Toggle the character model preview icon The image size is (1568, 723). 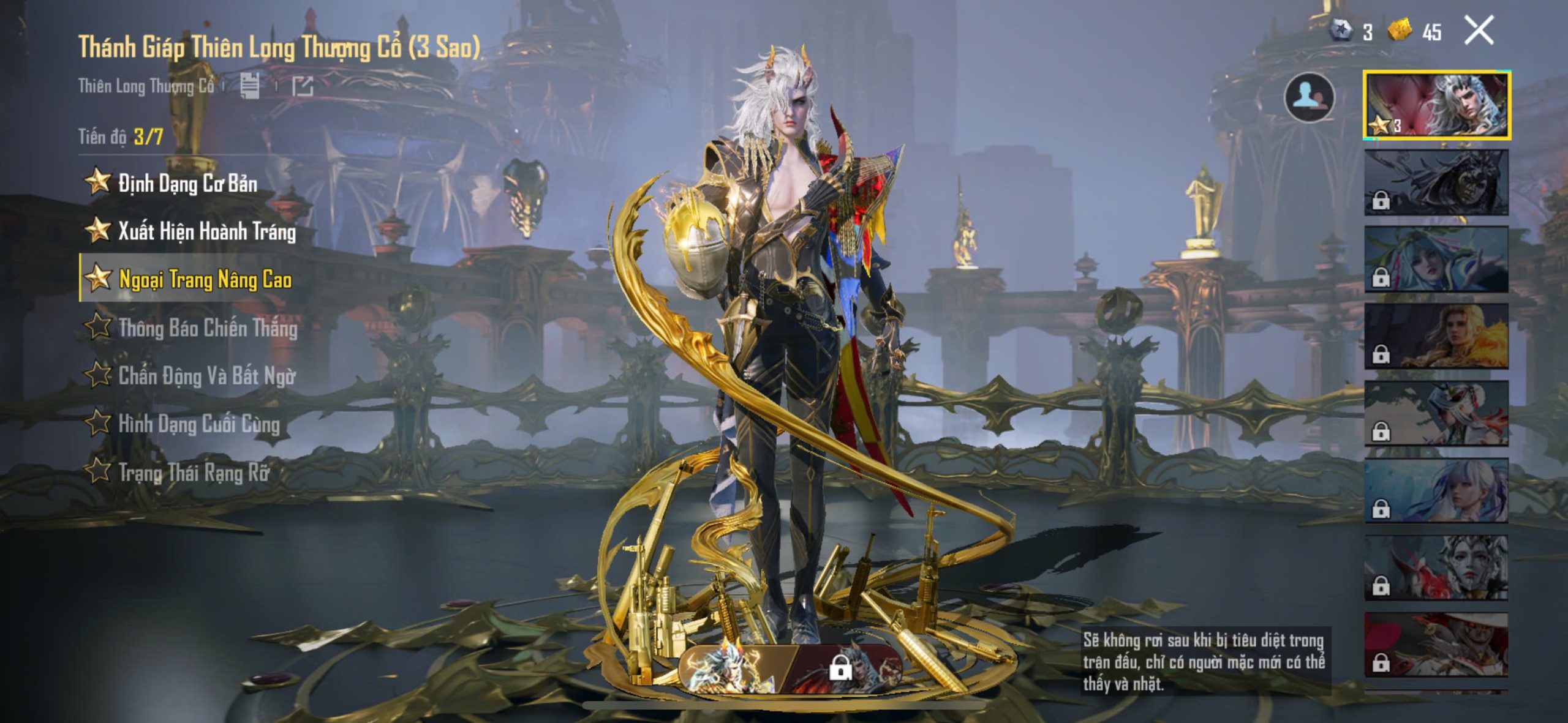click(x=1309, y=97)
